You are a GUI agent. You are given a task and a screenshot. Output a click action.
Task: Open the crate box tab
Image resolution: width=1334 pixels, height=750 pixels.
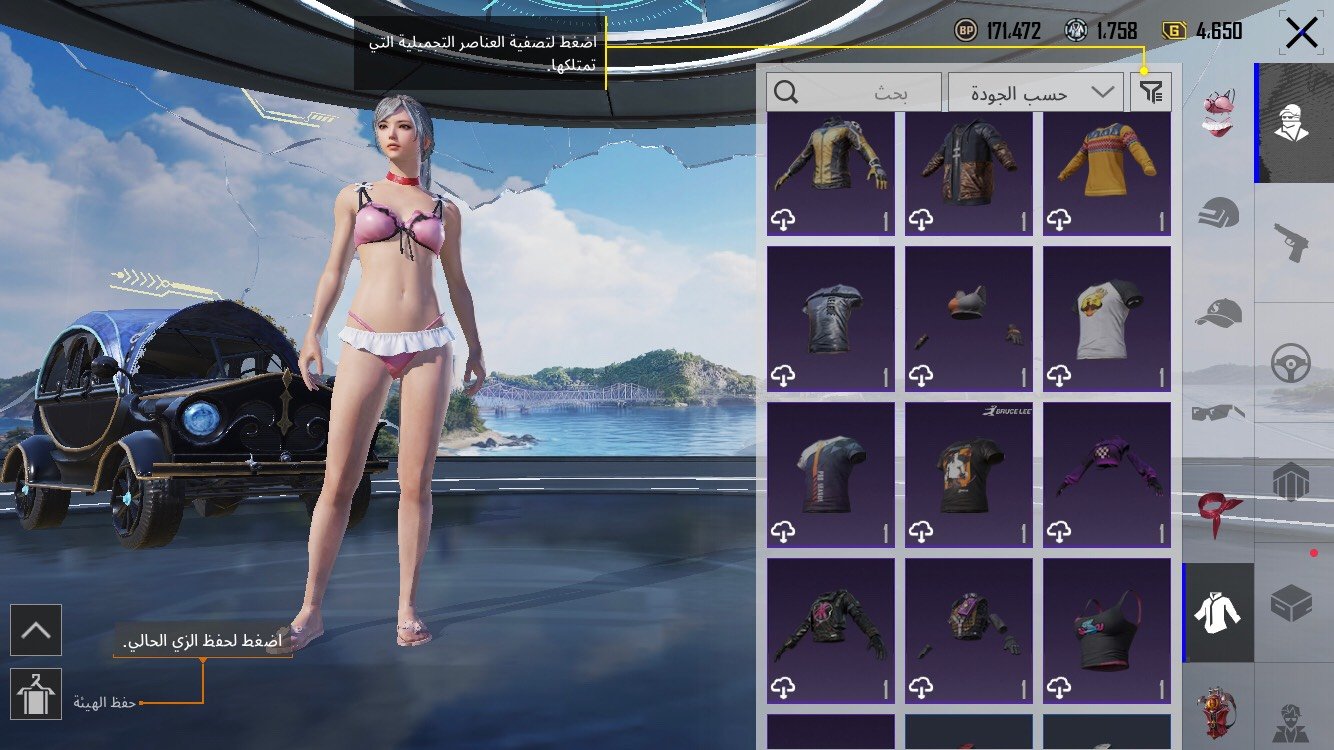click(1292, 602)
